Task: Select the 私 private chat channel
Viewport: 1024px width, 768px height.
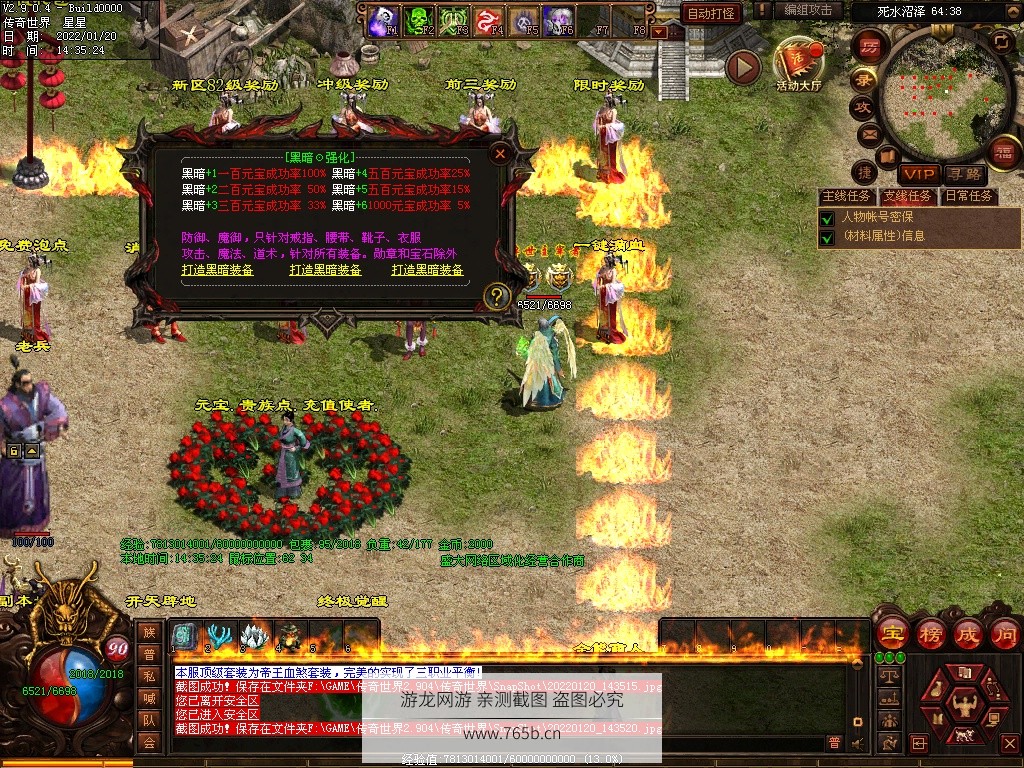Action: (149, 677)
